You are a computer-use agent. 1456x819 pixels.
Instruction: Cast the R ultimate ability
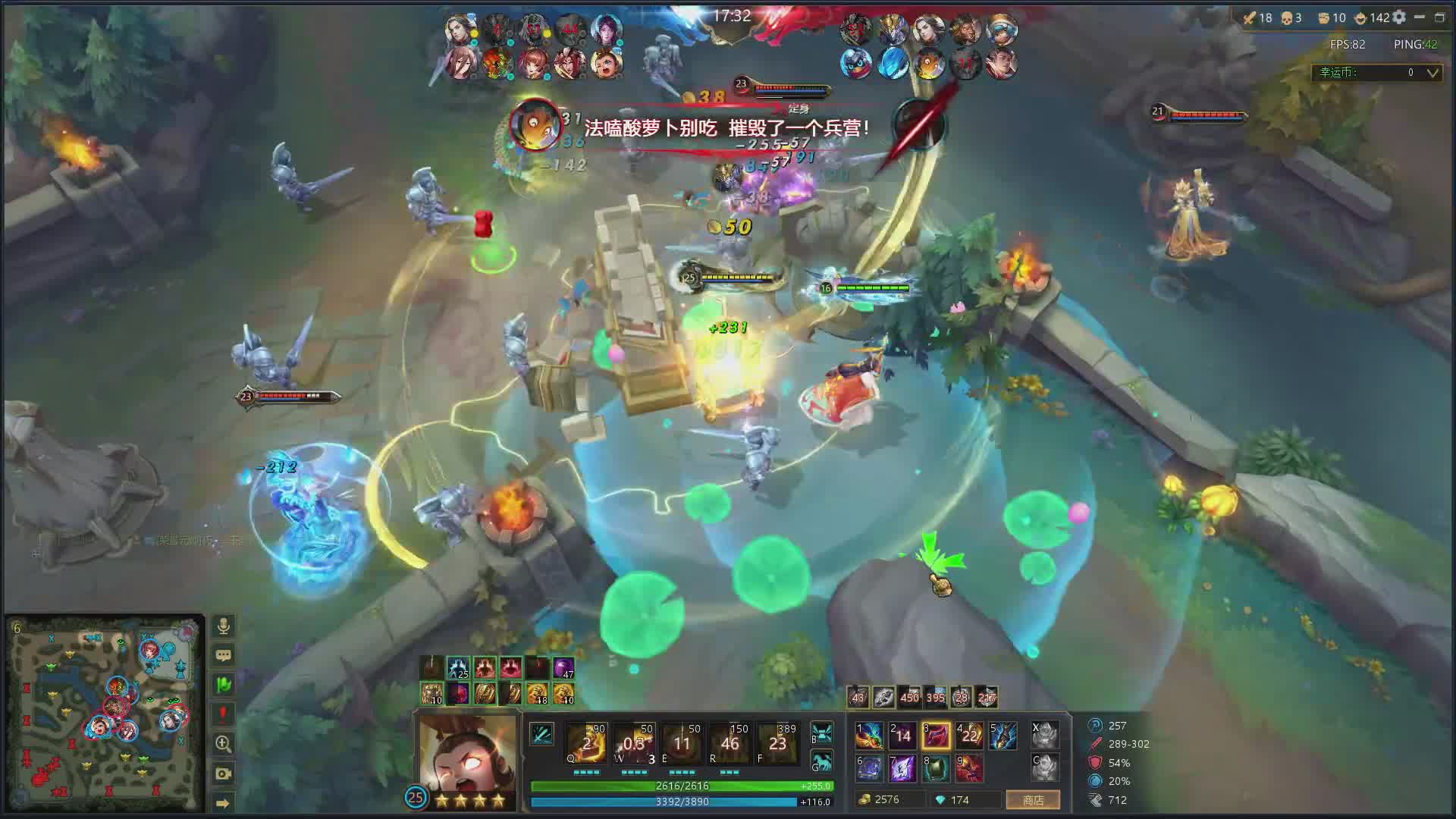point(730,743)
